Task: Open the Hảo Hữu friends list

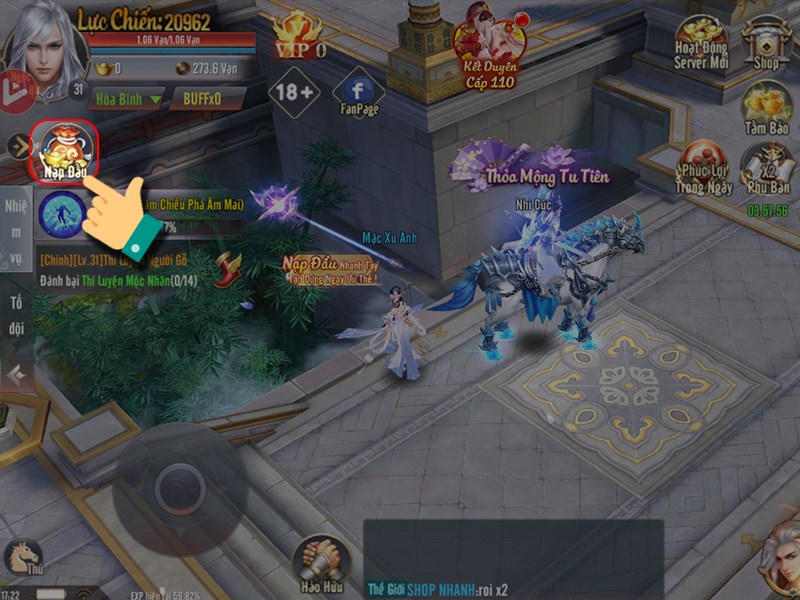Action: pos(321,566)
